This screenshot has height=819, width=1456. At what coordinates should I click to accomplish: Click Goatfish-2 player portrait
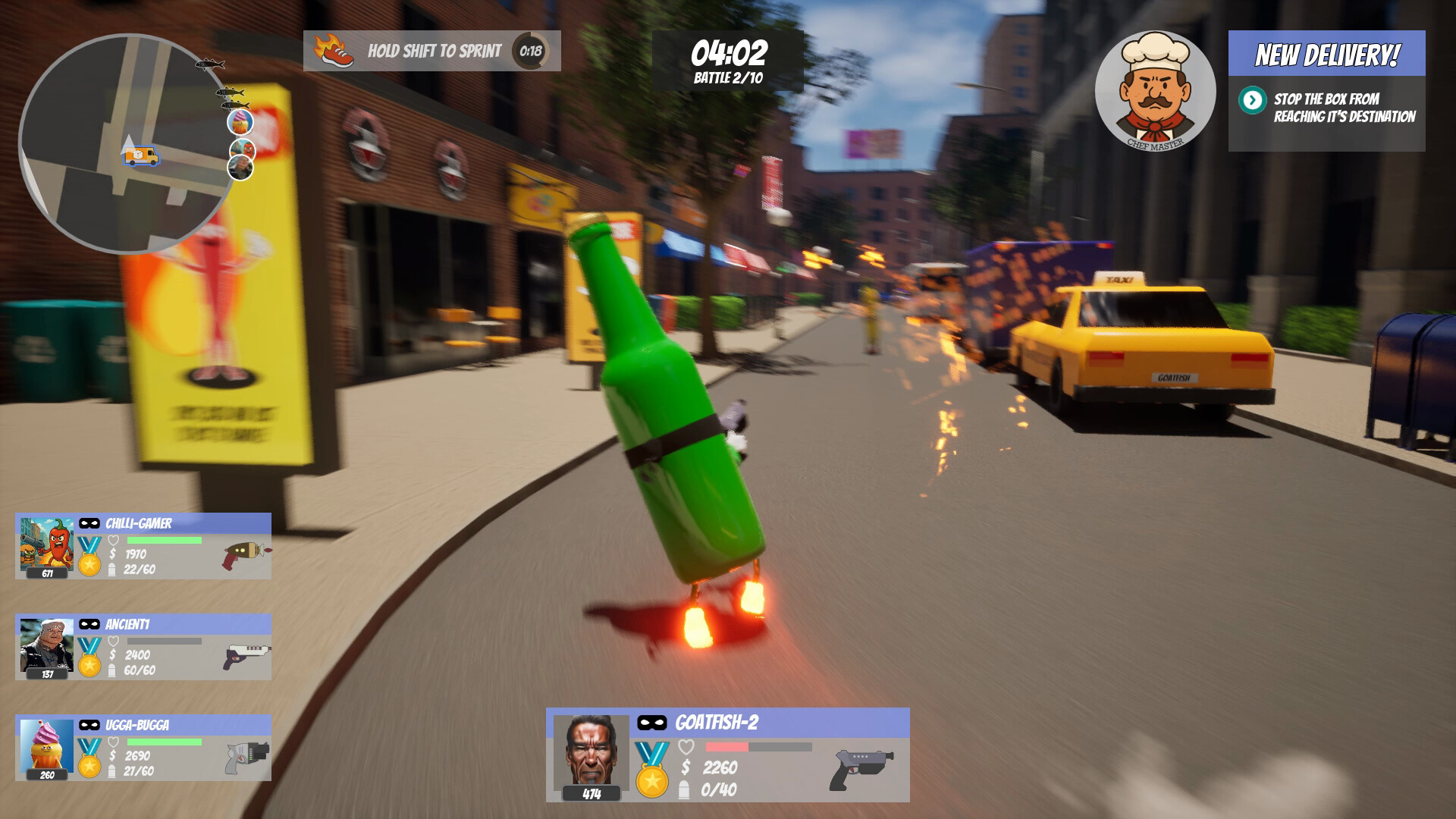(591, 752)
